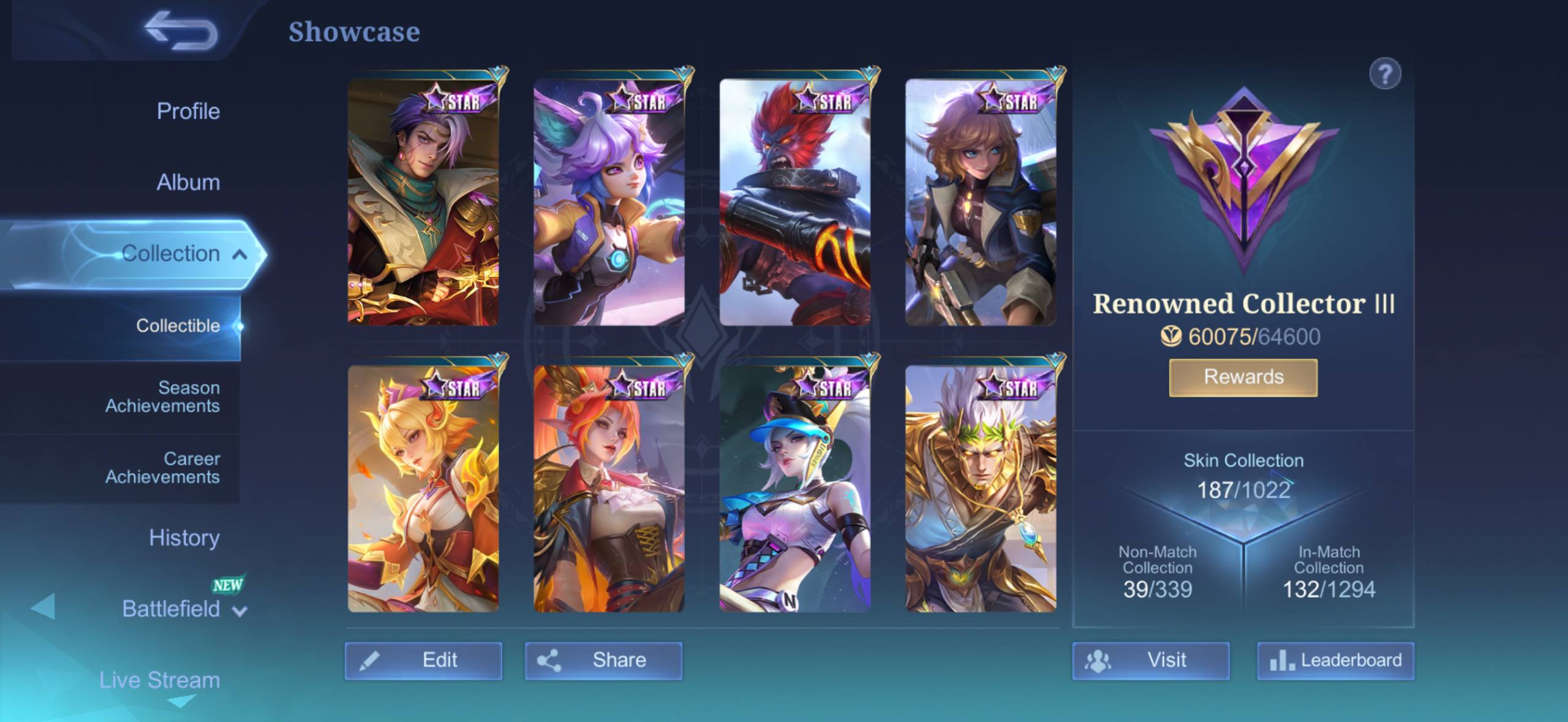Show the History tab
1568x722 pixels.
(184, 538)
